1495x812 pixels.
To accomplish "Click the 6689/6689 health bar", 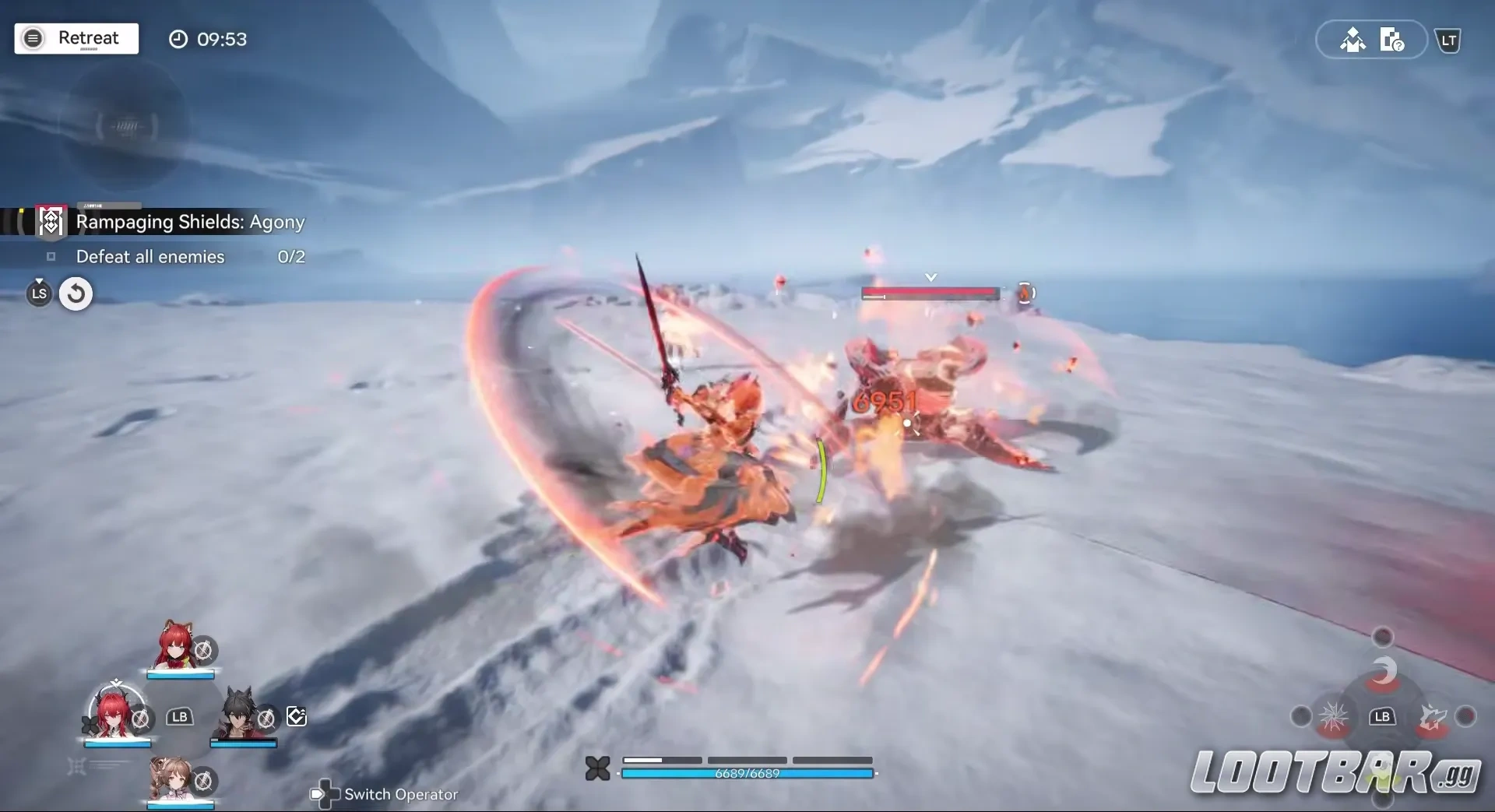I will pyautogui.click(x=747, y=773).
